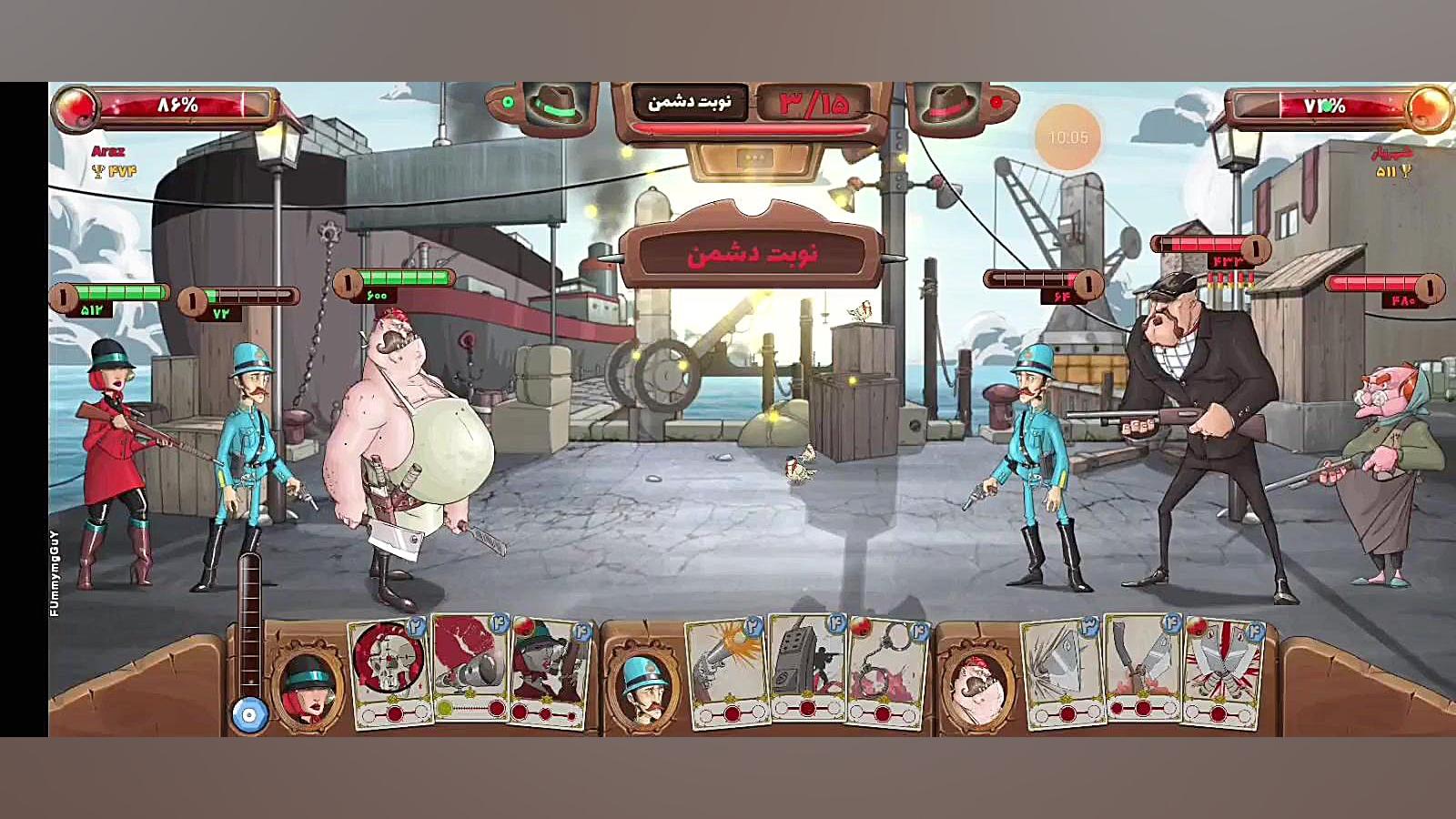Select the firing revolver card
The image size is (1456, 819).
[x=727, y=673]
